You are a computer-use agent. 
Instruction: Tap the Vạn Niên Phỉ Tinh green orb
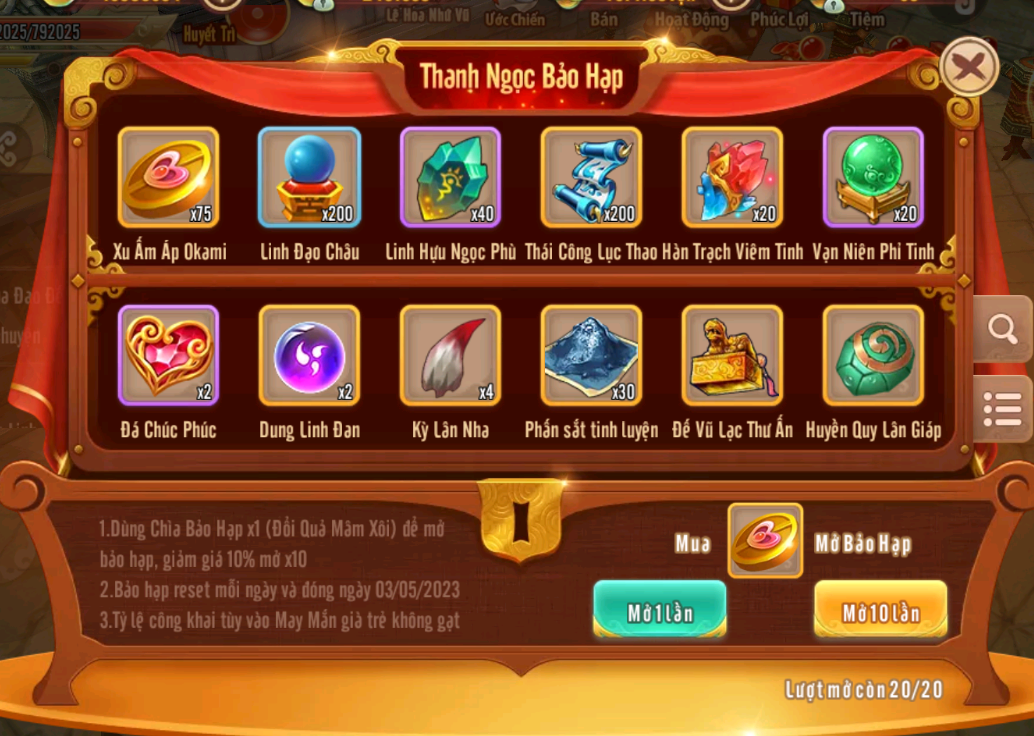tap(873, 177)
